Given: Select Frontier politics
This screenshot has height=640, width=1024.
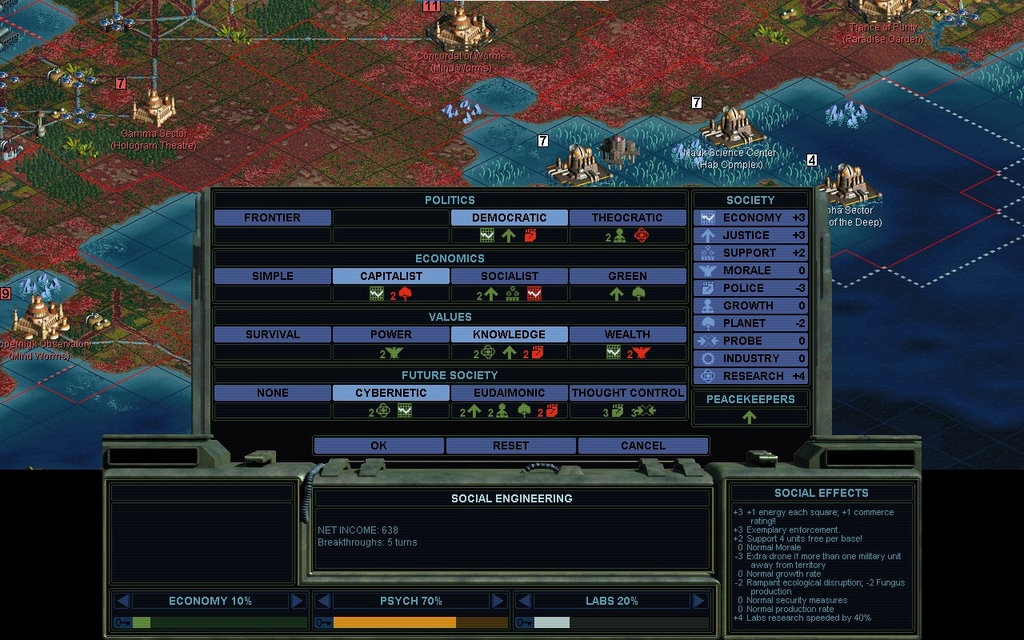Looking at the screenshot, I should coord(272,218).
